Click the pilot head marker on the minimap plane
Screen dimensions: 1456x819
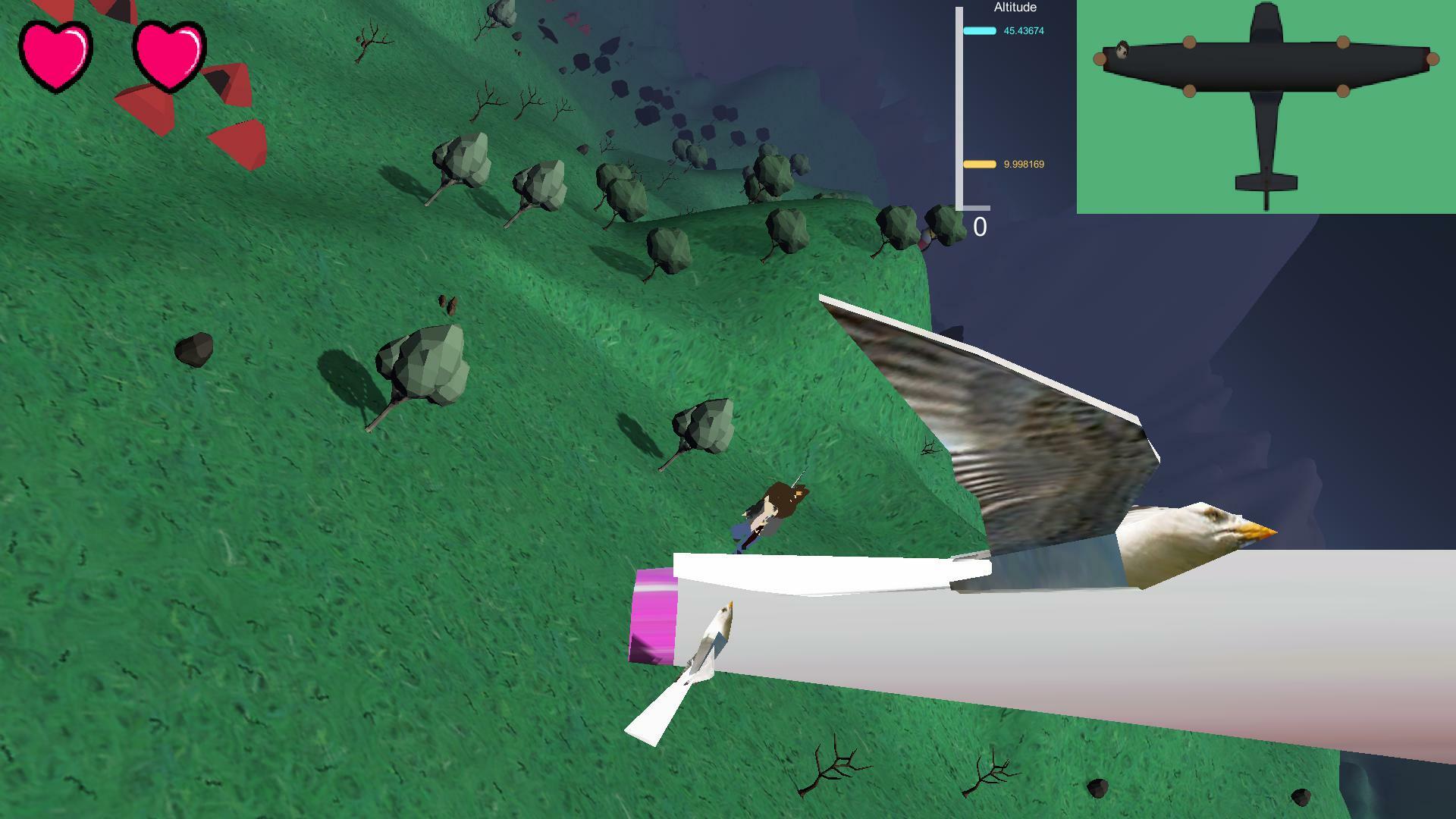point(1122,49)
